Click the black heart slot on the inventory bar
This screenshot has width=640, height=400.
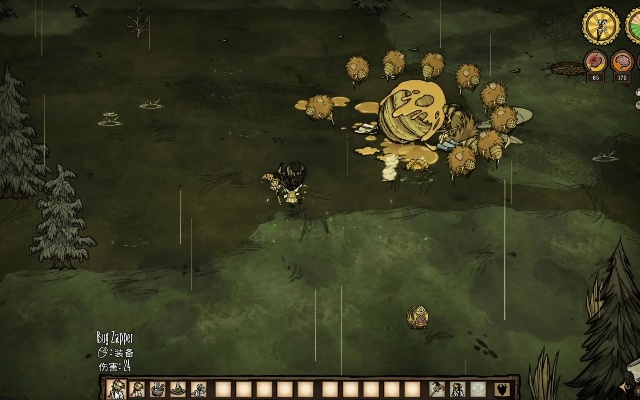(500, 389)
